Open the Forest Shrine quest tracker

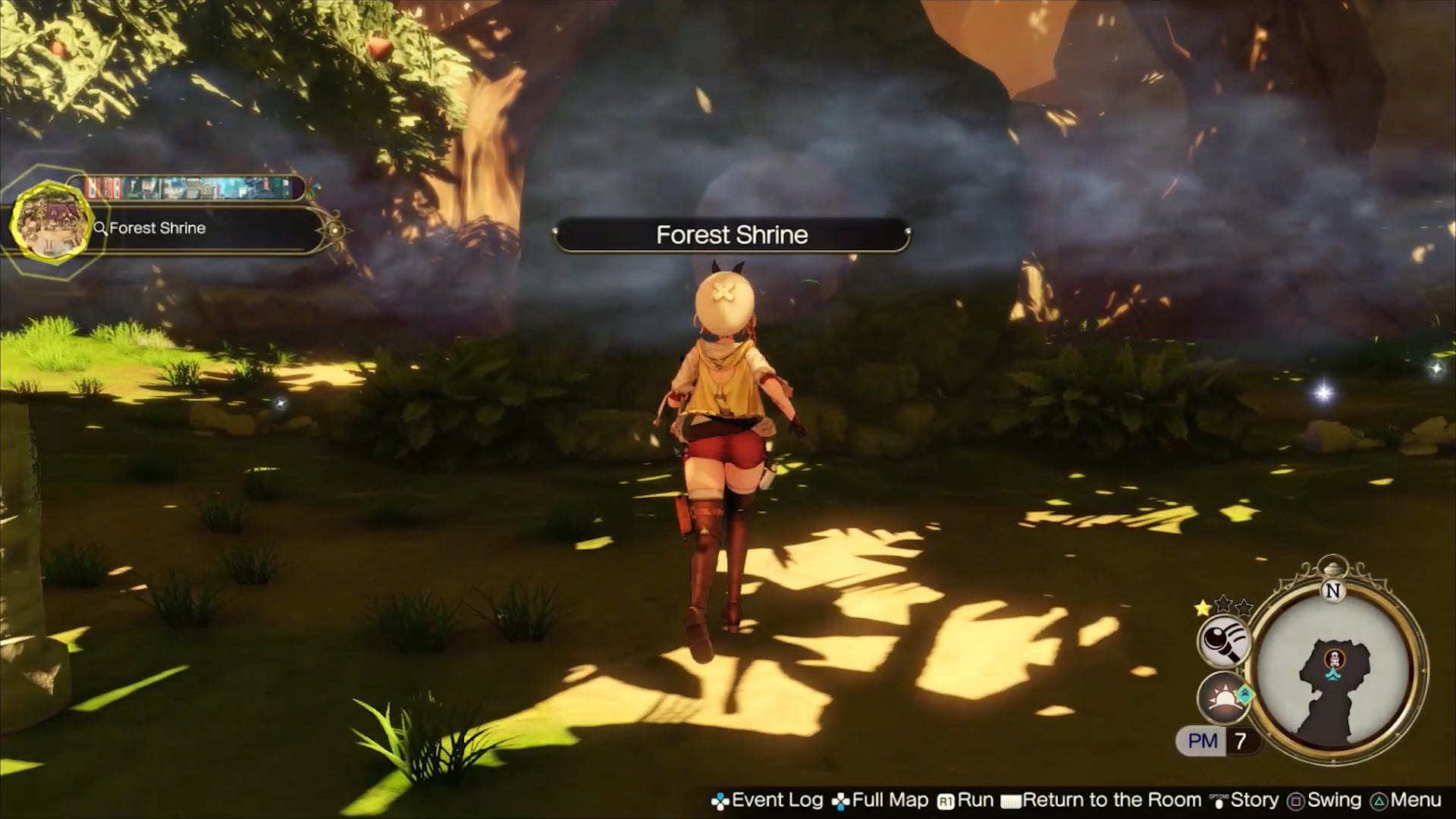(205, 228)
